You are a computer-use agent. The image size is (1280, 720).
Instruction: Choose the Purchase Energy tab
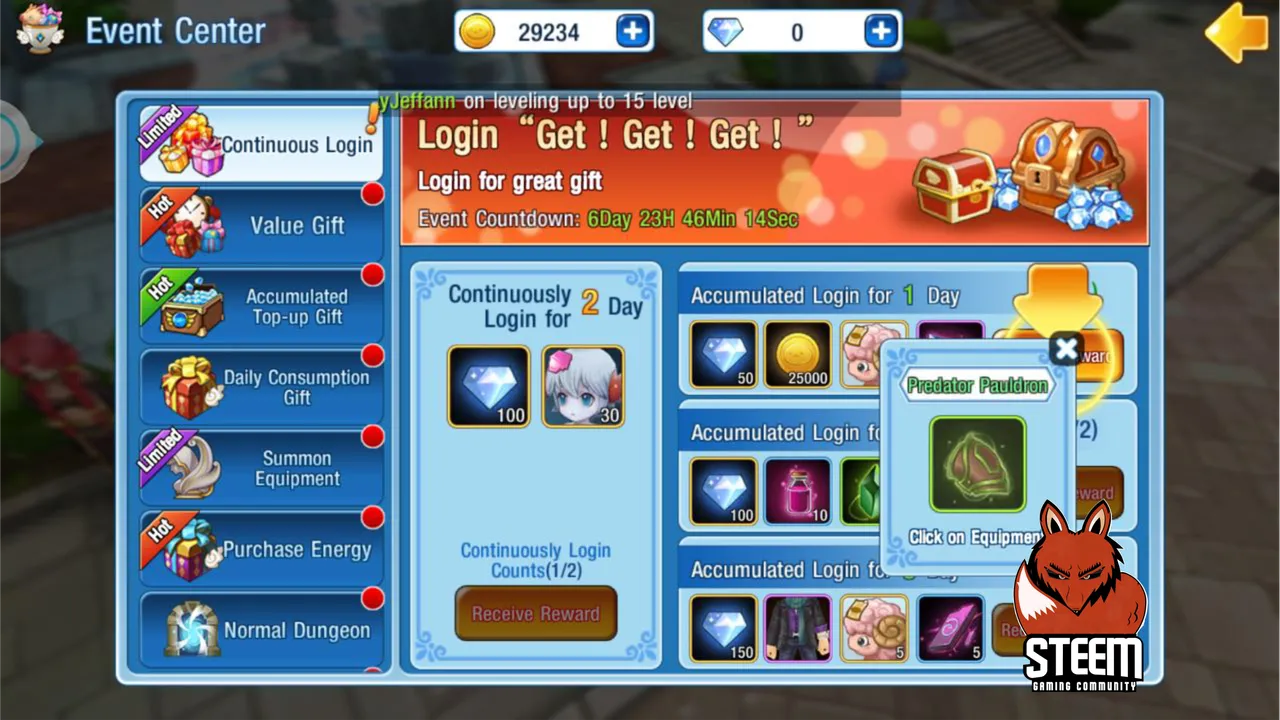(262, 549)
